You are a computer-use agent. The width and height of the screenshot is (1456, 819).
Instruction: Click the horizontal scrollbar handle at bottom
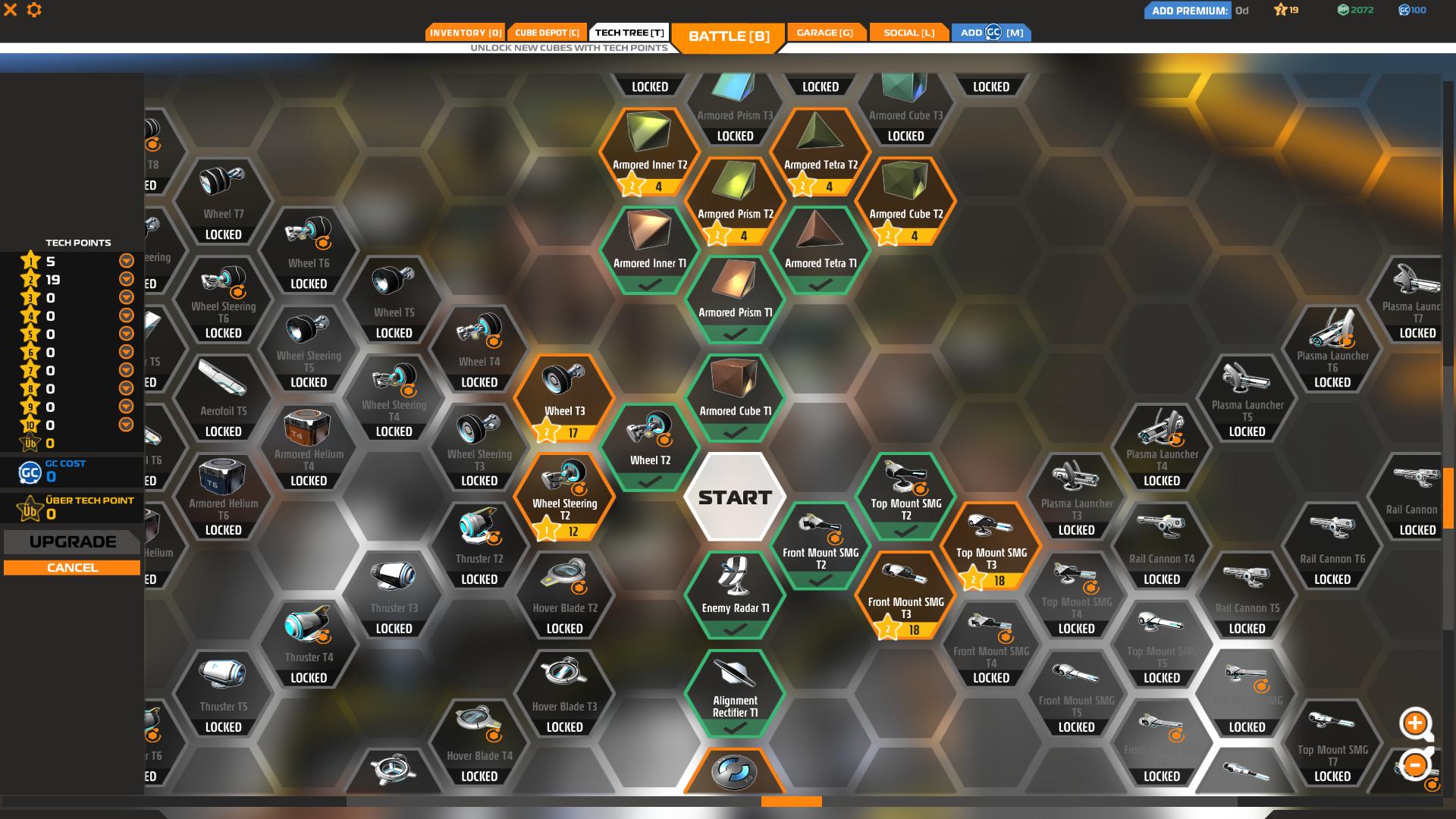click(791, 800)
